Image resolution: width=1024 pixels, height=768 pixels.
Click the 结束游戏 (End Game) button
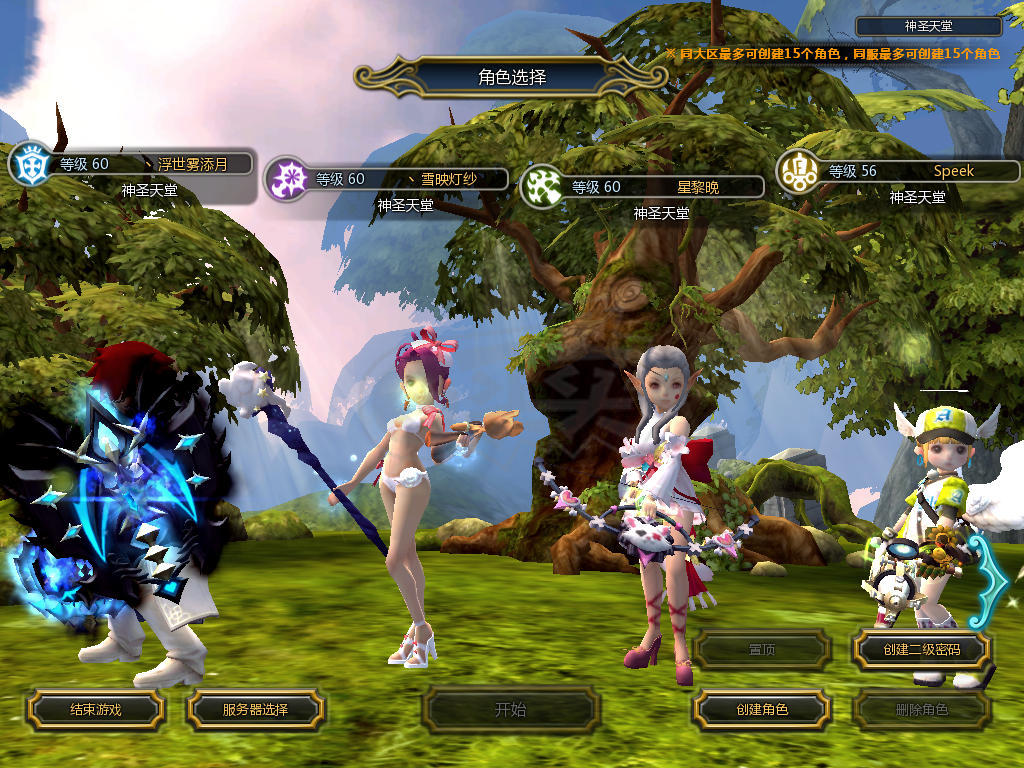pos(95,710)
